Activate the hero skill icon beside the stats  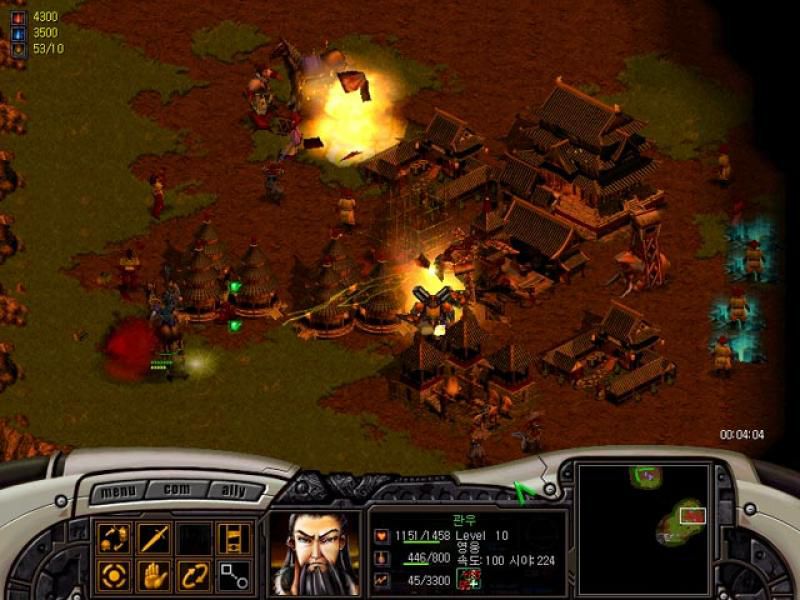tap(467, 577)
